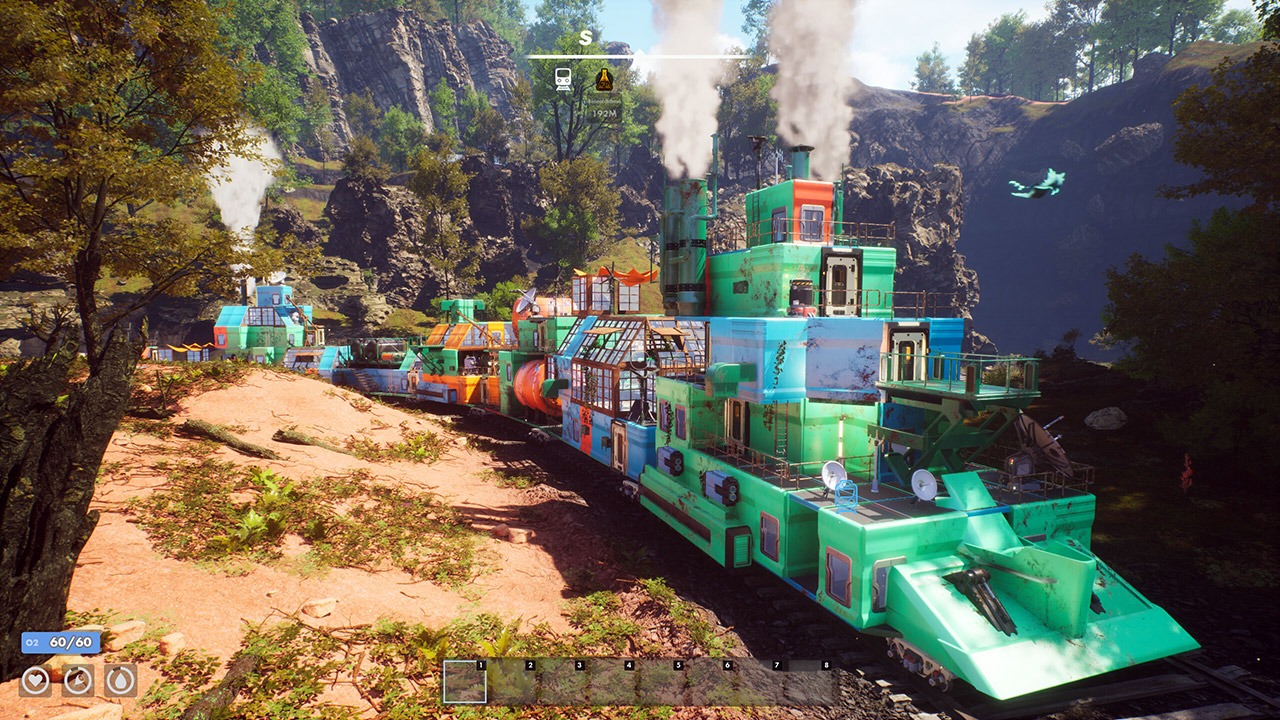Click the white train marker on compass
This screenshot has height=720, width=1280.
tap(563, 78)
